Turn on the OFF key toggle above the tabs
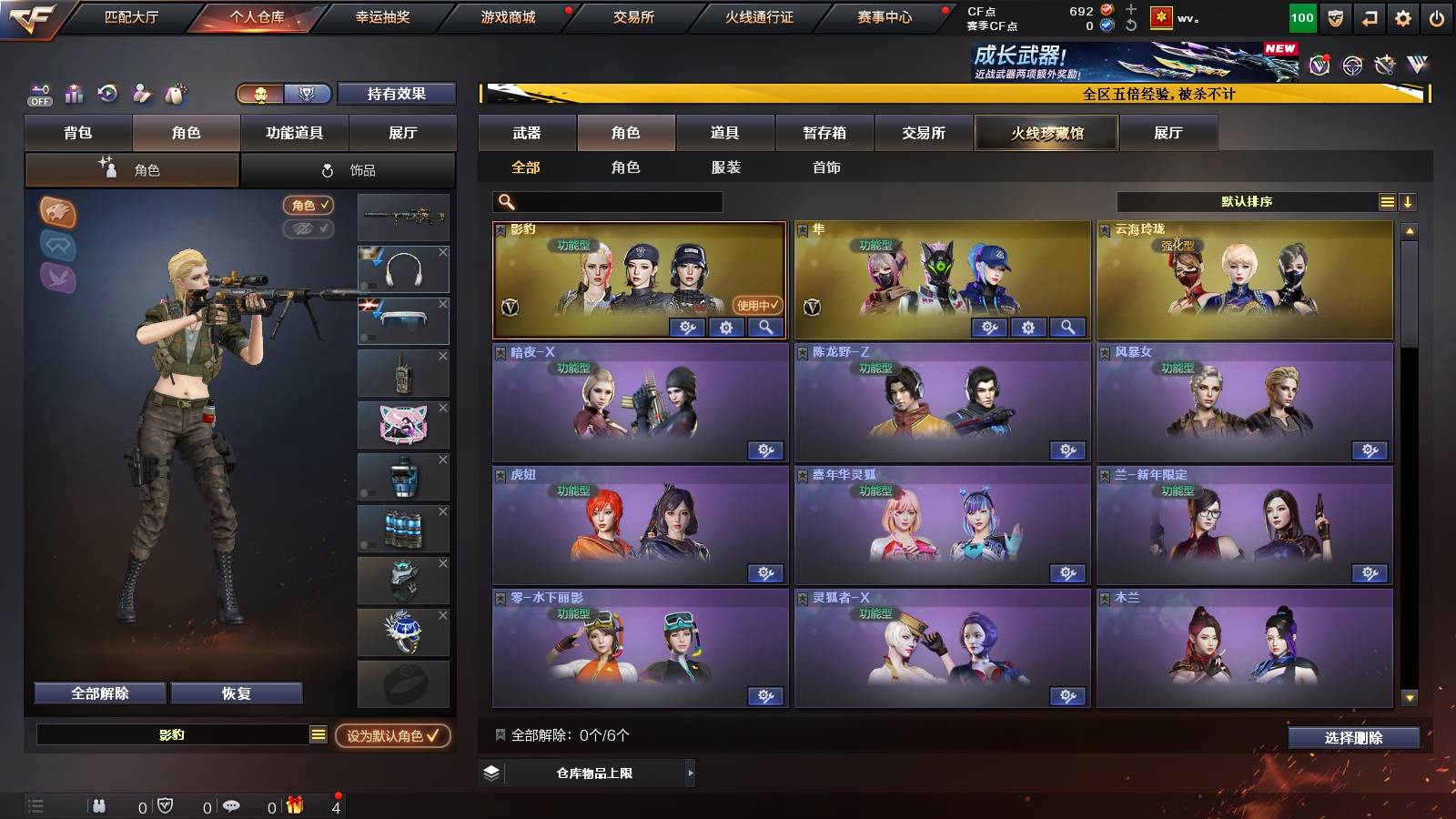 pos(38,94)
